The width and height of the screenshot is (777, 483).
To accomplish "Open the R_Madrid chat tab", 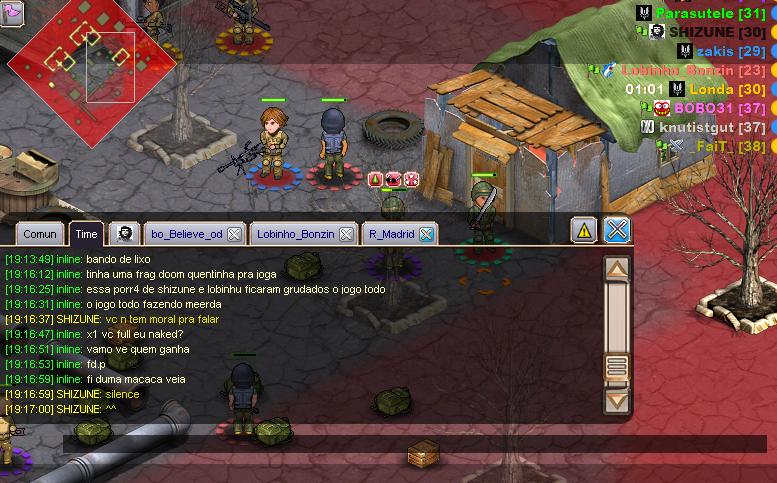I will (391, 234).
